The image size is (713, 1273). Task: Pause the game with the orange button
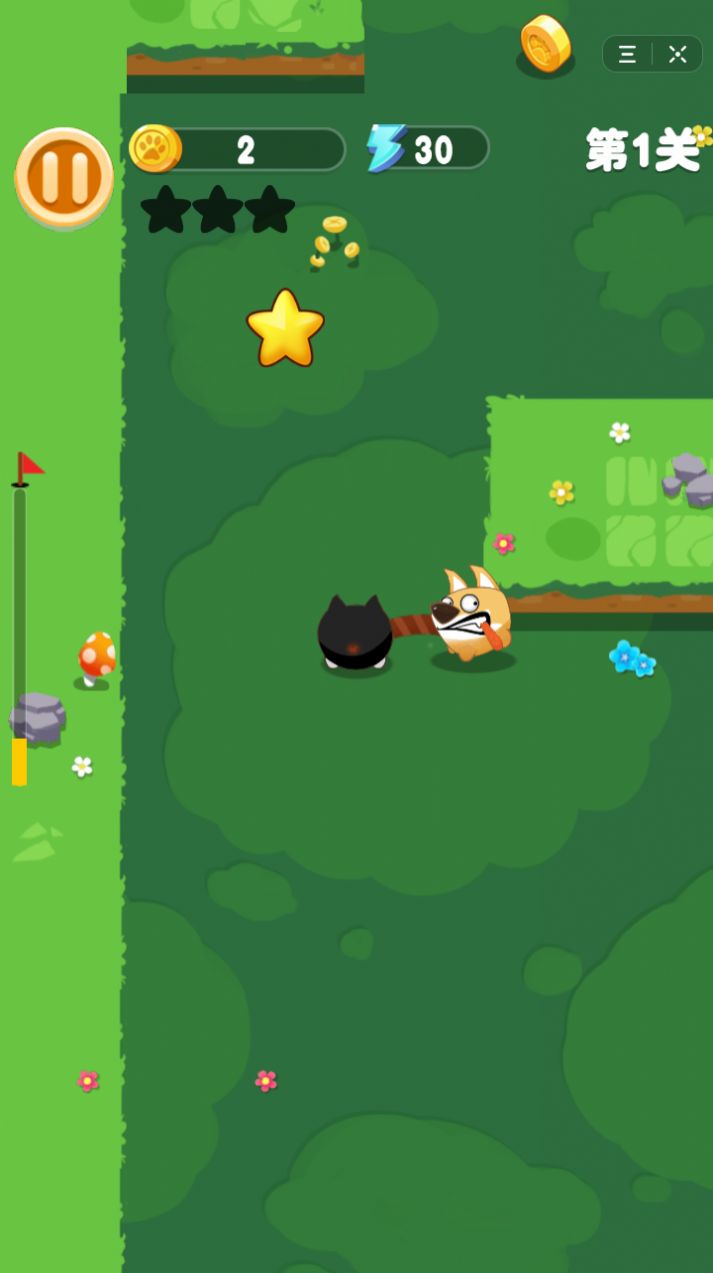pos(64,177)
